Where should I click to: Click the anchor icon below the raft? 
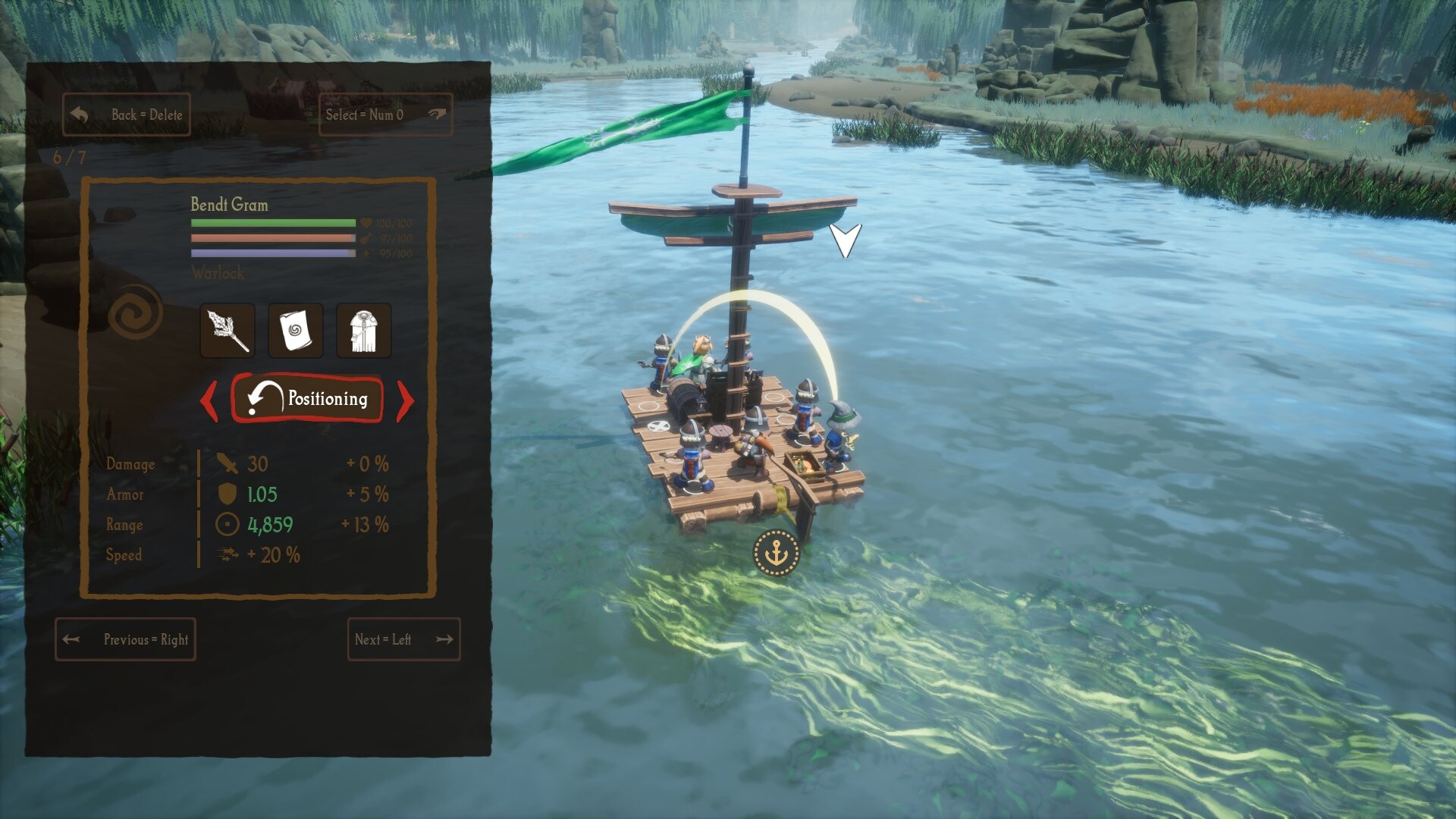click(x=776, y=553)
